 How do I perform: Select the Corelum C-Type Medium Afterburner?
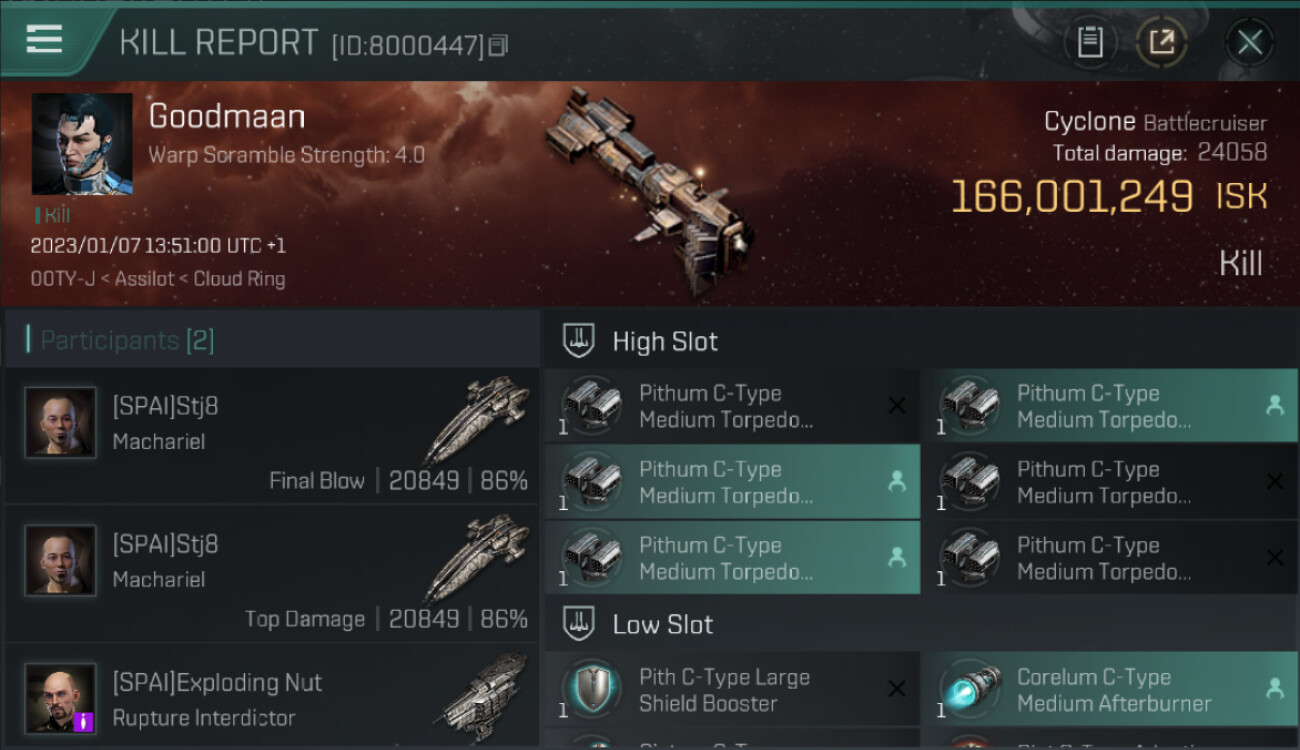coord(1110,690)
